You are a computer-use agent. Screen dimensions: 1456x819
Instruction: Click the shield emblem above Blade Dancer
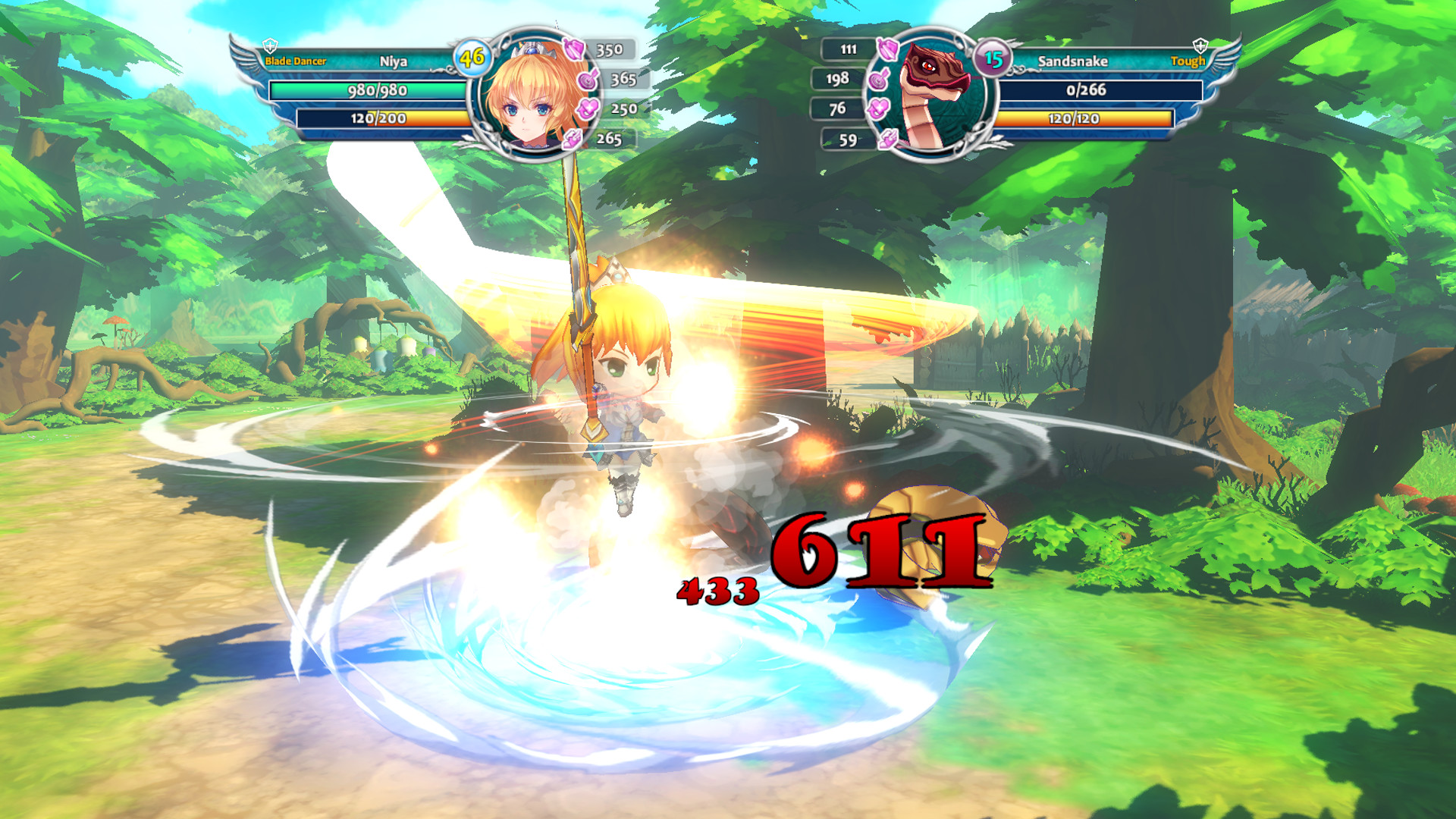click(x=269, y=46)
